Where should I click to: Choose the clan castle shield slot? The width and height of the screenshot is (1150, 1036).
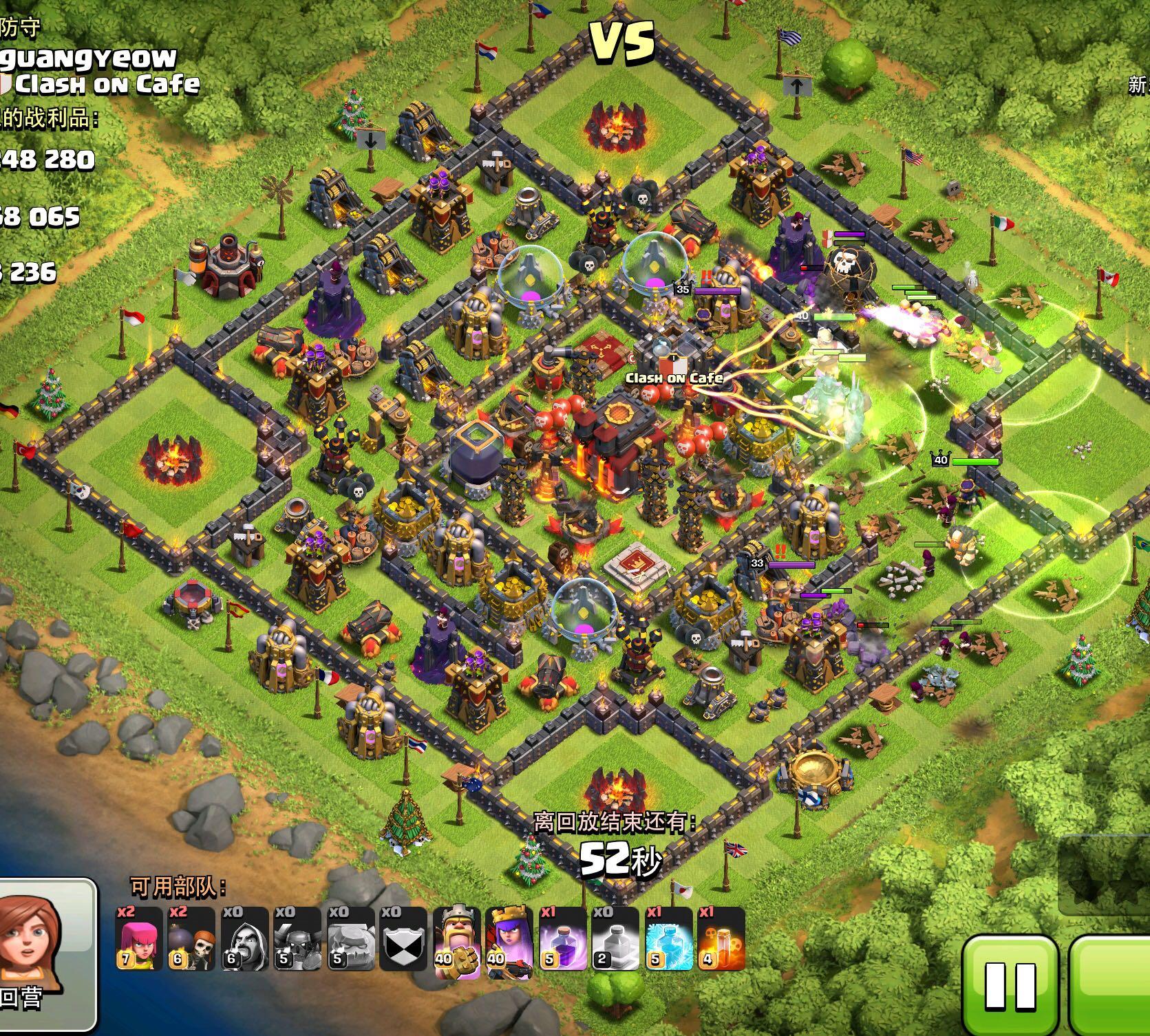(x=403, y=939)
